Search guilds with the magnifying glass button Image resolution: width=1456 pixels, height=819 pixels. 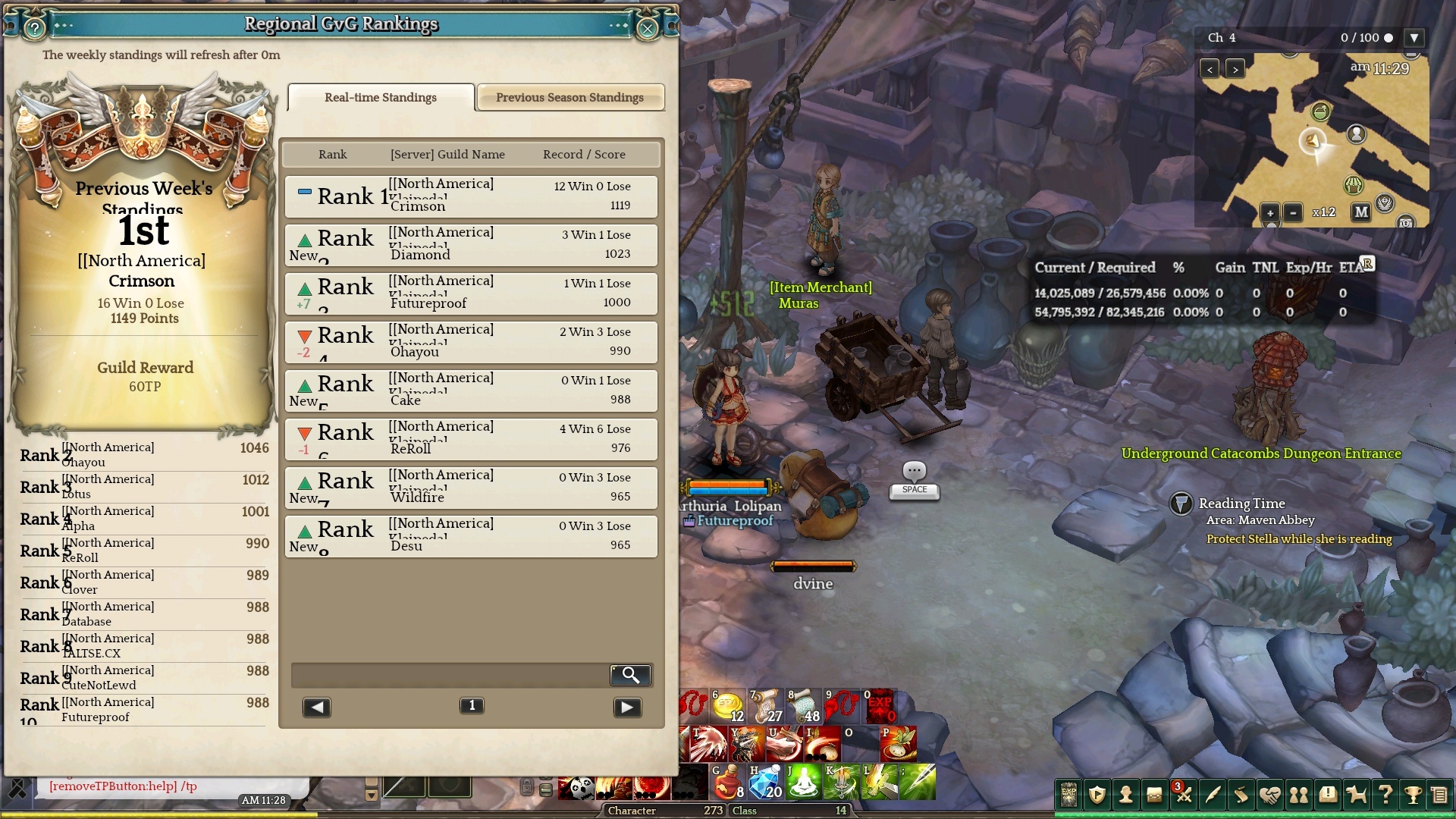click(x=630, y=675)
